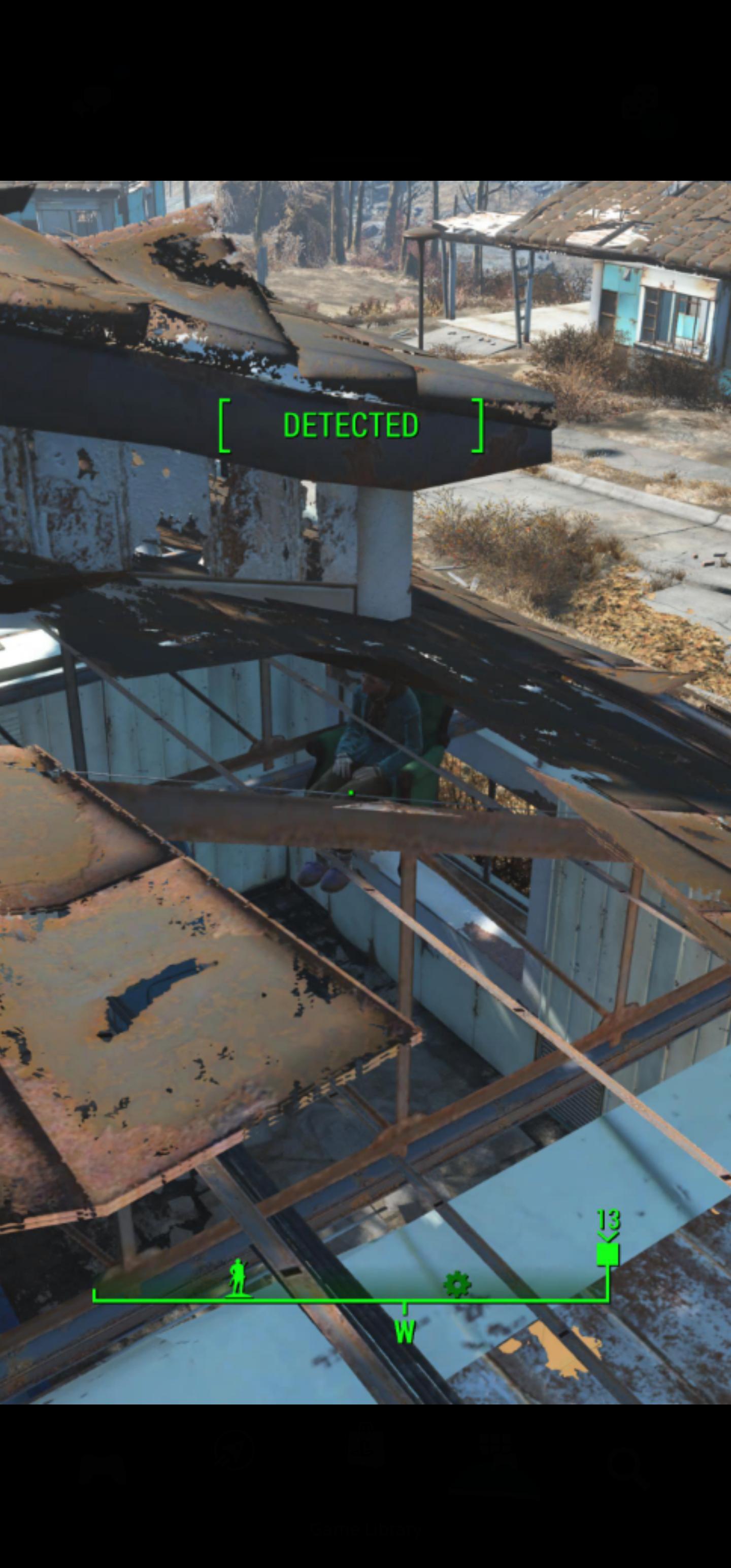Click the left bracket of the DETECTED indicator

226,426
